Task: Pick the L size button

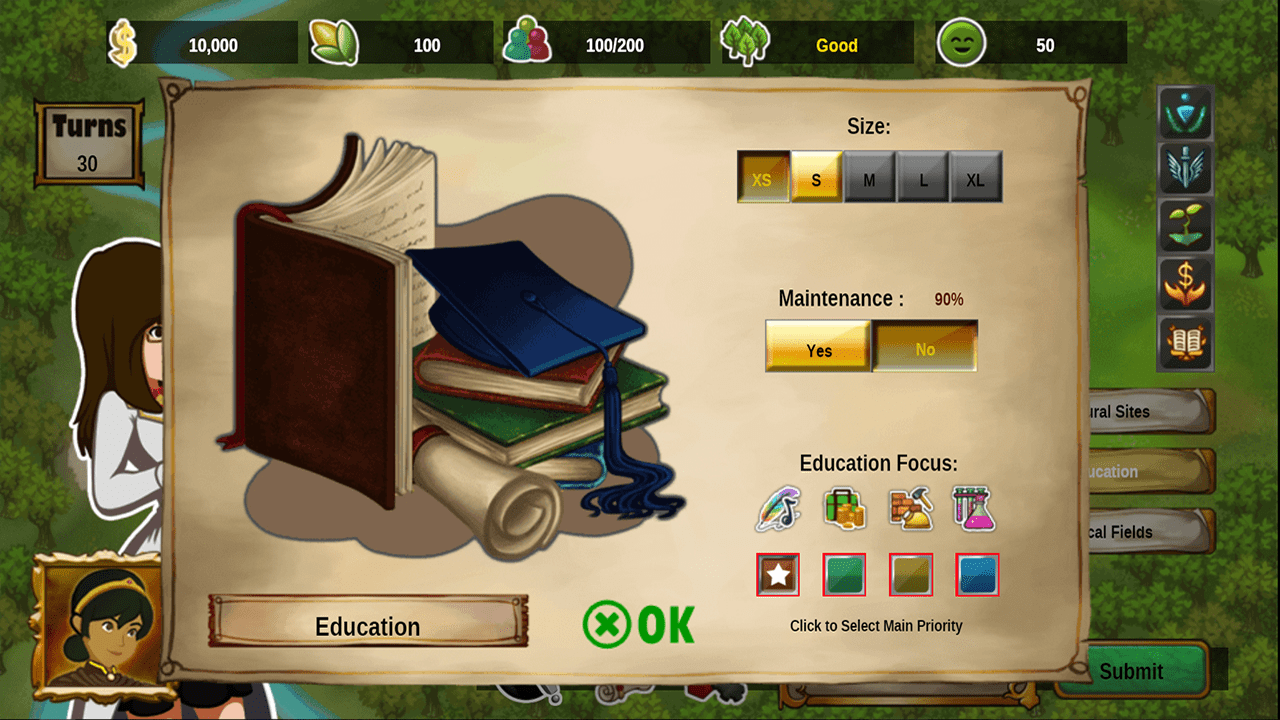Action: pos(922,178)
